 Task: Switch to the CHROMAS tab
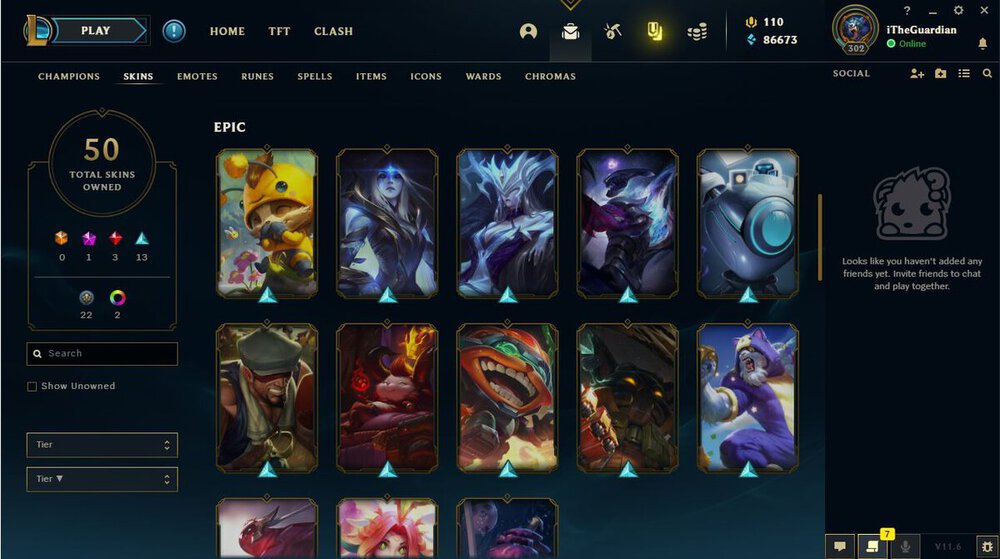click(x=550, y=77)
